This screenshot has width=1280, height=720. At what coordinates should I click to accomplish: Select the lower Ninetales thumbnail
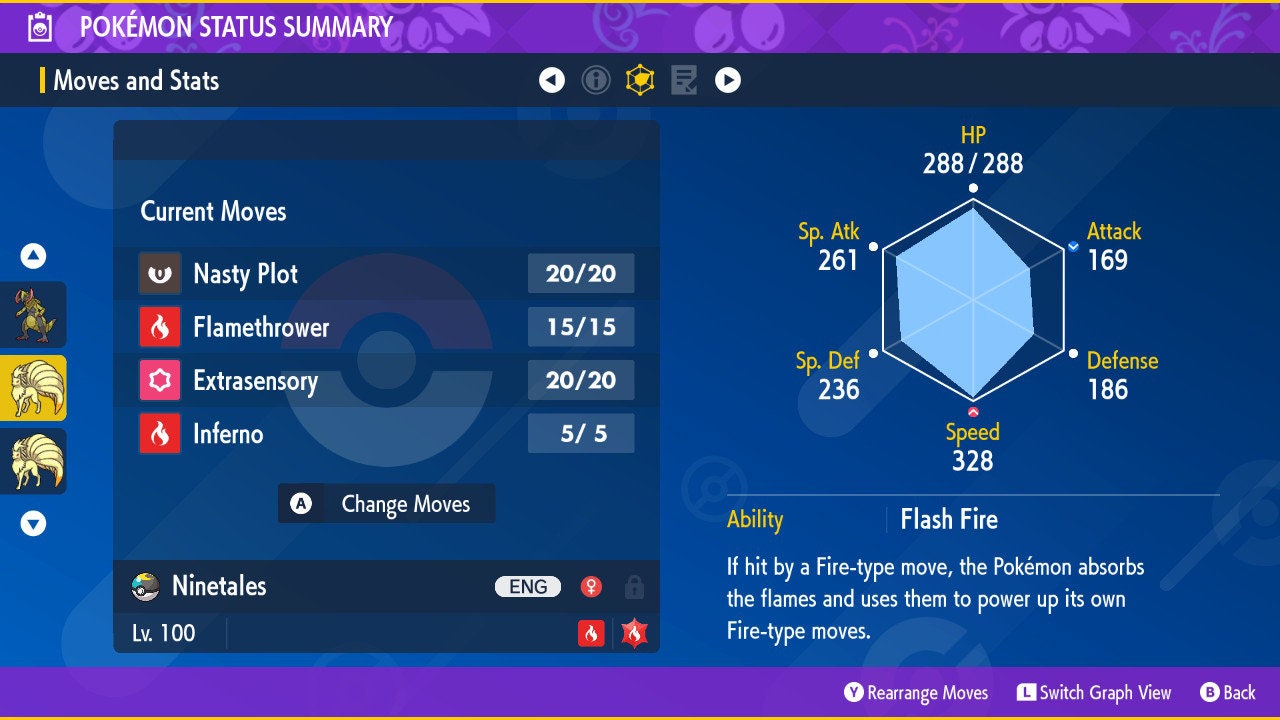point(33,461)
